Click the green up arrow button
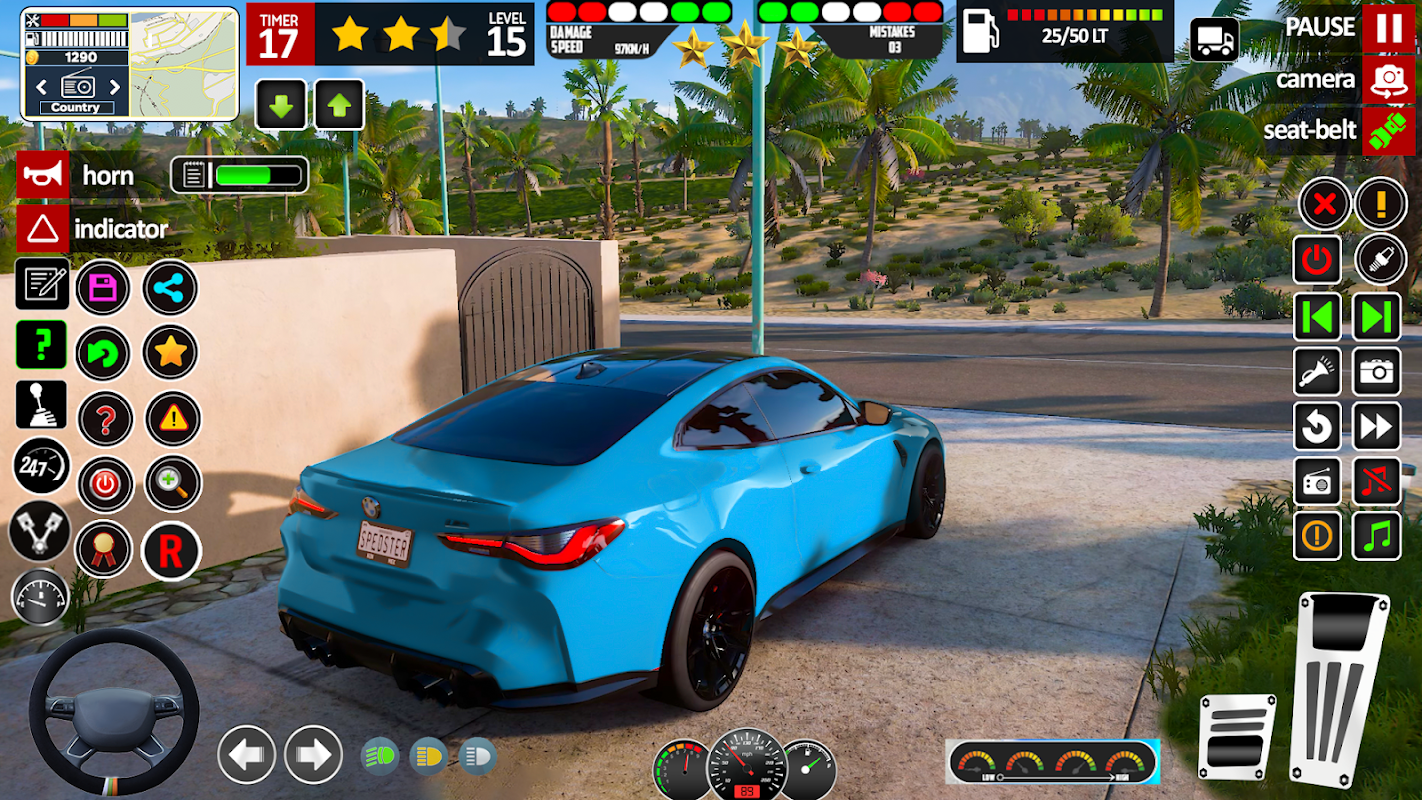 click(x=339, y=105)
